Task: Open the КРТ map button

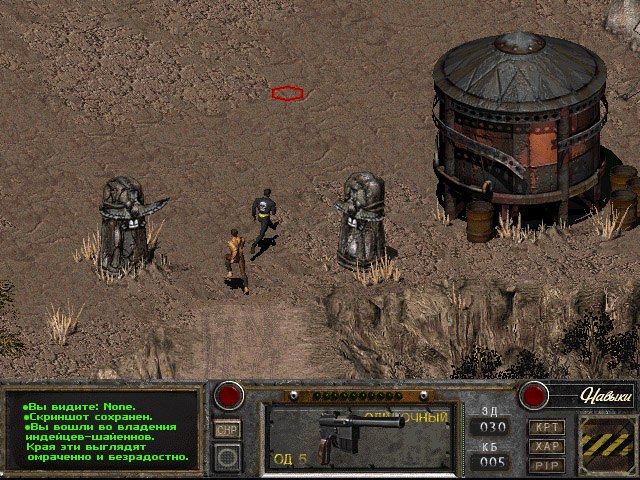Action: coord(546,426)
